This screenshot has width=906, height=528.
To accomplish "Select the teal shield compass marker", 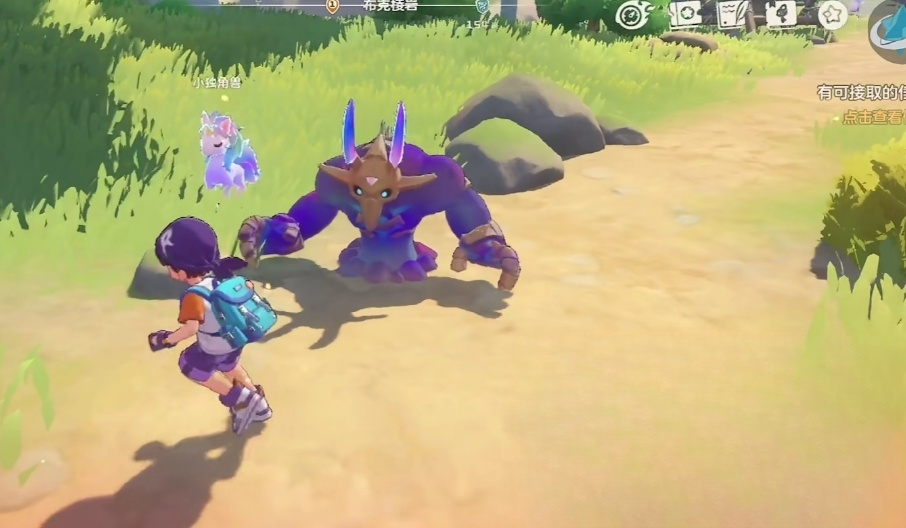I will (482, 6).
